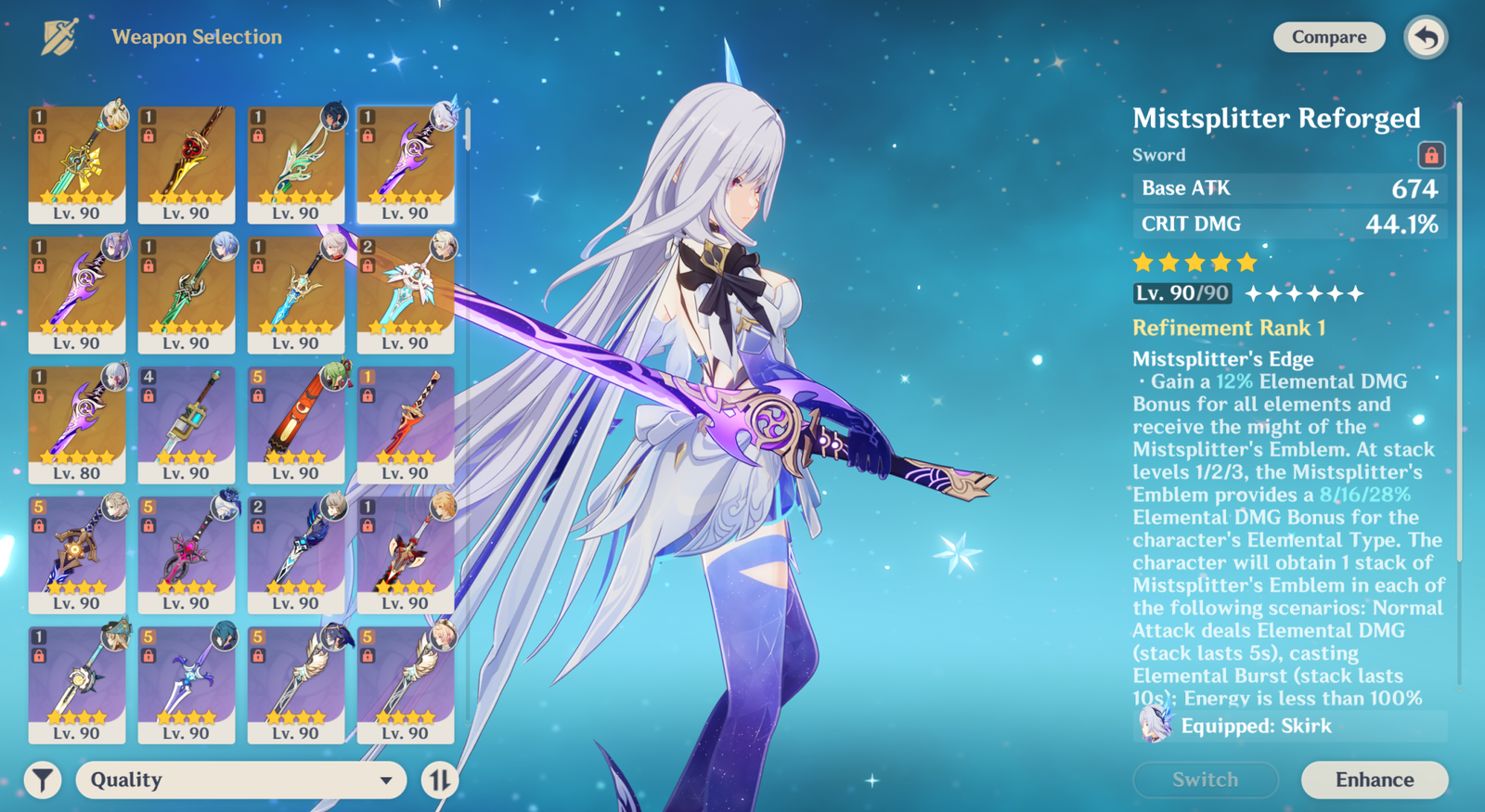Go back with the return arrow
The width and height of the screenshot is (1485, 812).
1426,38
